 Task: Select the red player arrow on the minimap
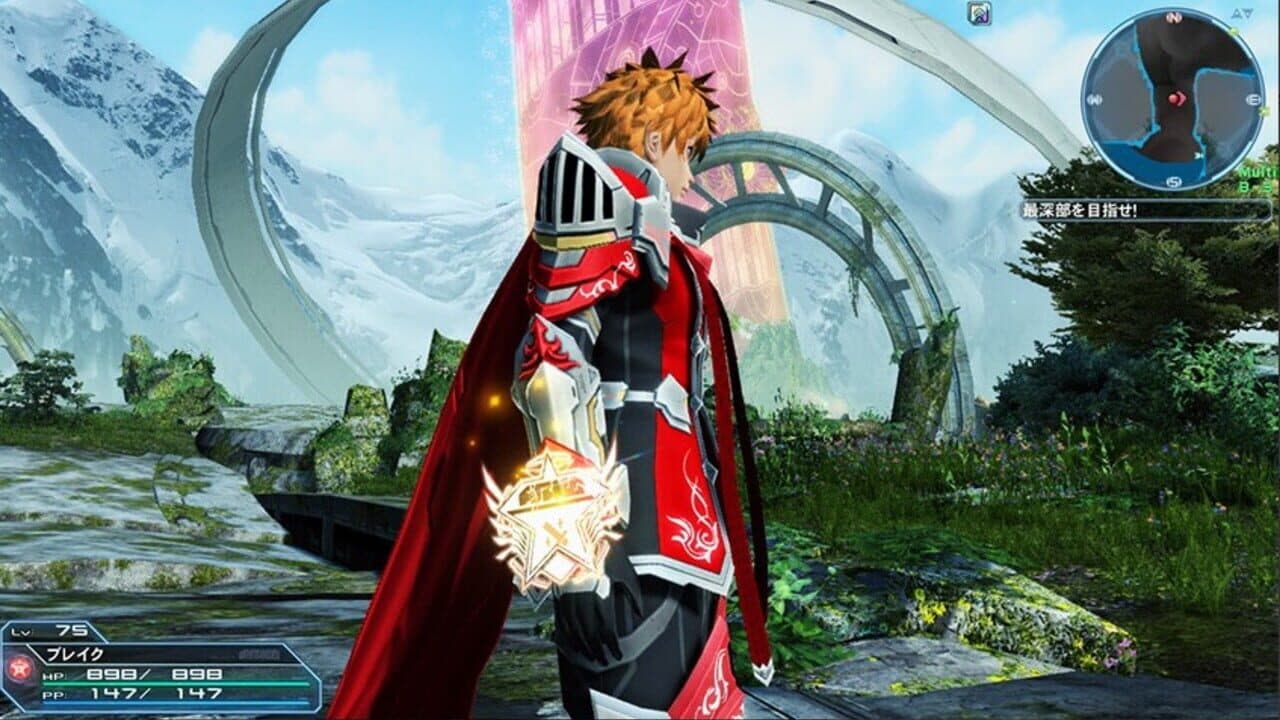tap(1178, 99)
